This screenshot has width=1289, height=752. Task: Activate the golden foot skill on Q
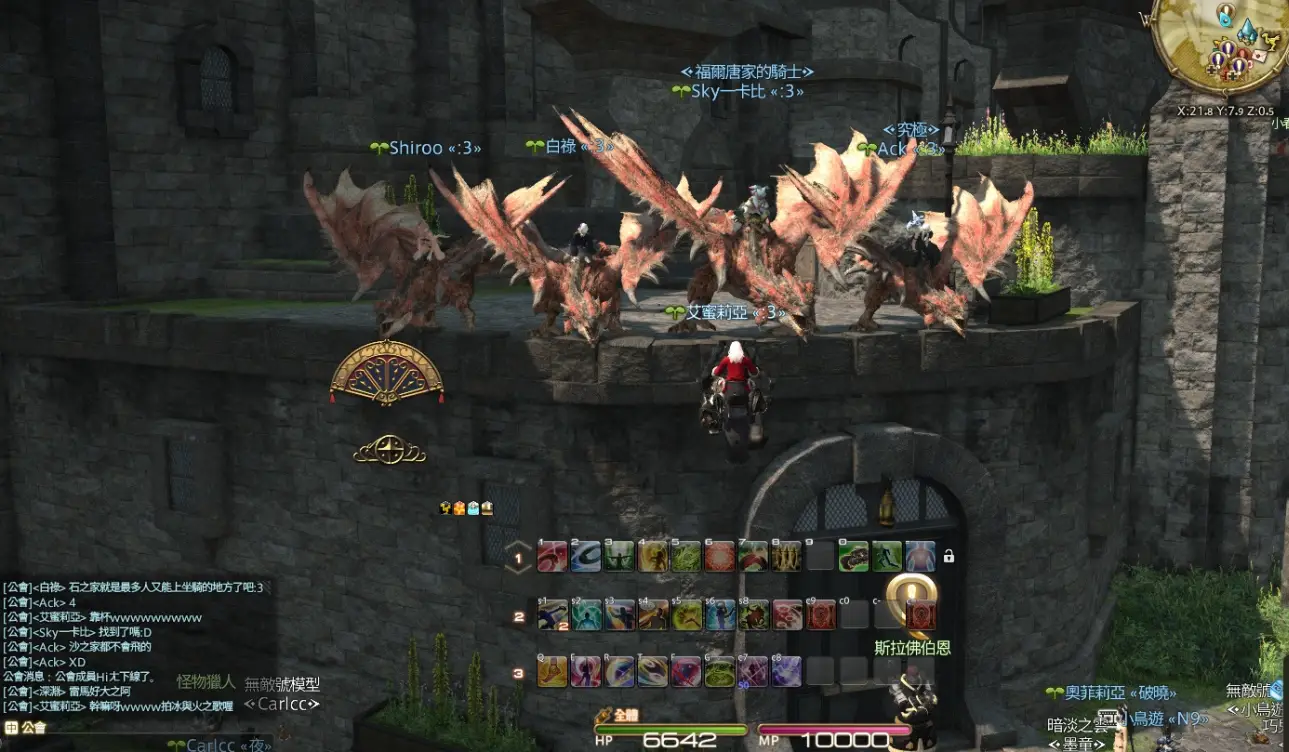[x=552, y=672]
